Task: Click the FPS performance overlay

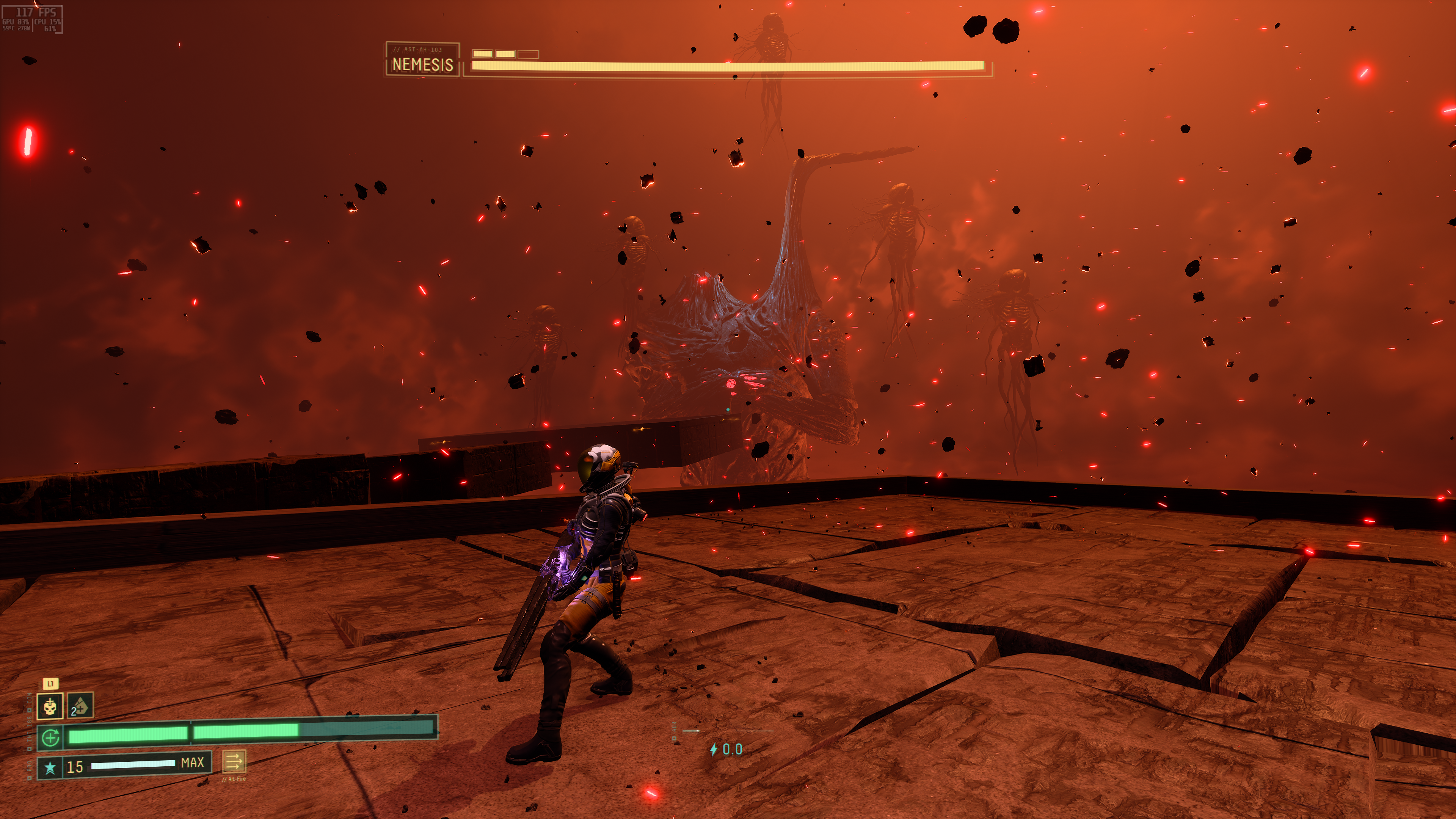Action: pyautogui.click(x=32, y=19)
